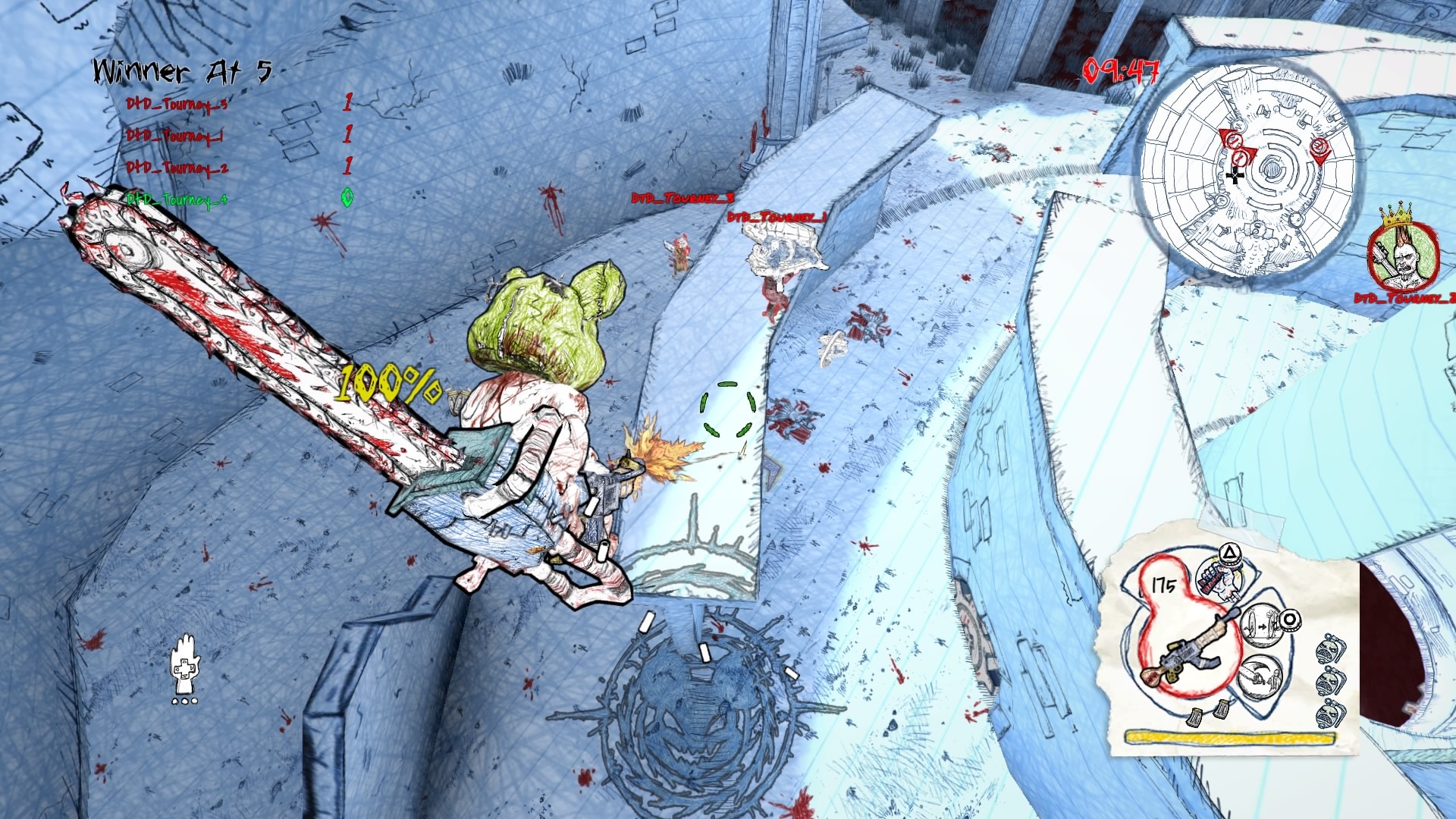The image size is (1456, 819).
Task: Select the dynamite Triangle-button ability icon
Action: tap(1219, 576)
